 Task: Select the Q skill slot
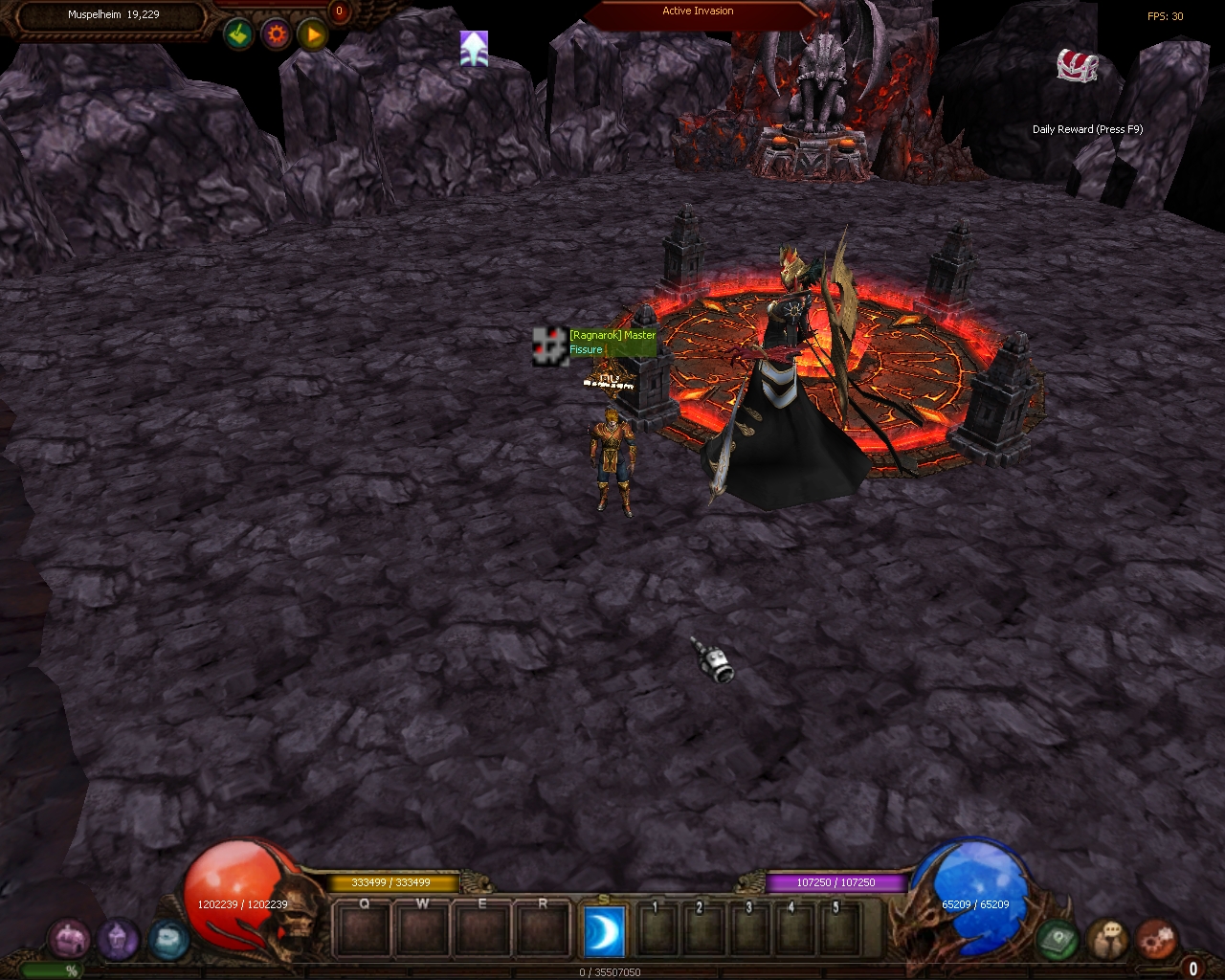(364, 928)
